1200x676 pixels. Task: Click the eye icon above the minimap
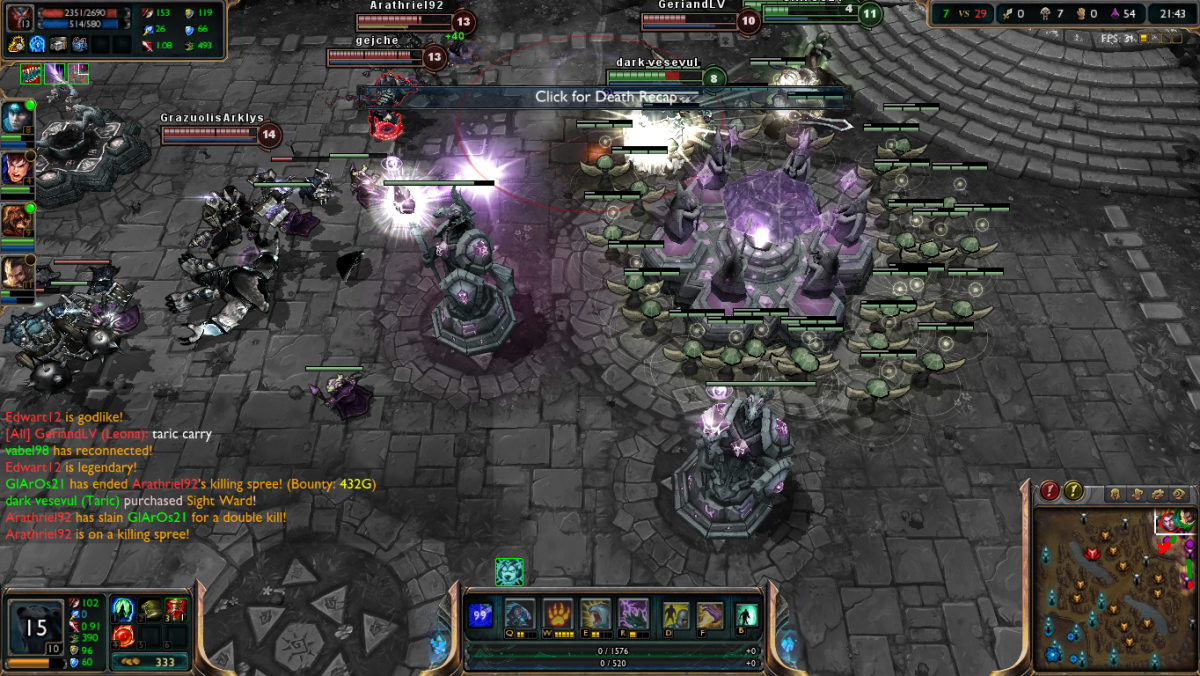(x=1179, y=494)
